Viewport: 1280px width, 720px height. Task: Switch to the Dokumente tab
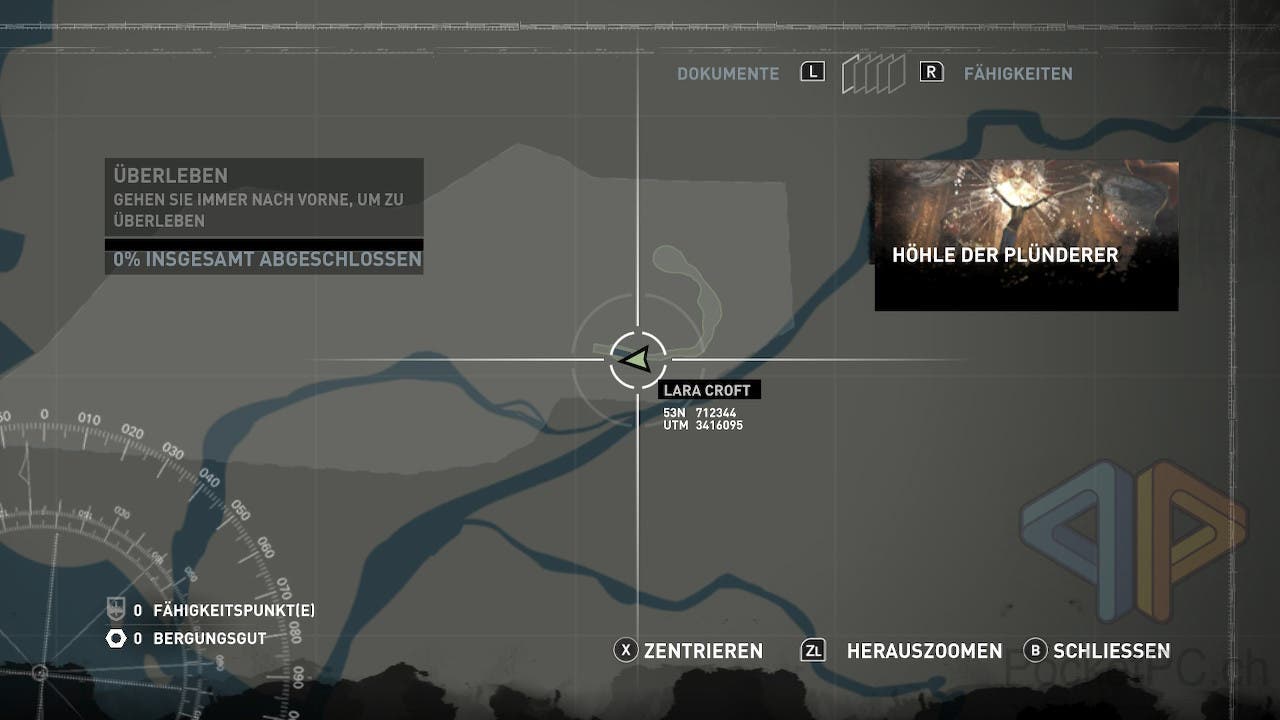tap(728, 74)
